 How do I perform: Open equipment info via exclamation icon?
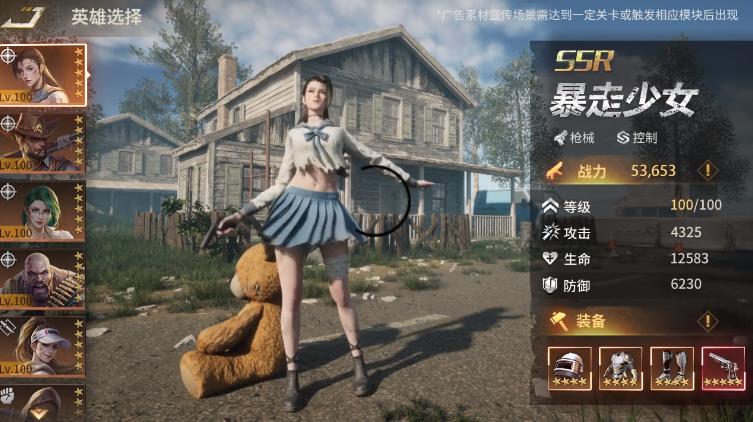[x=708, y=321]
